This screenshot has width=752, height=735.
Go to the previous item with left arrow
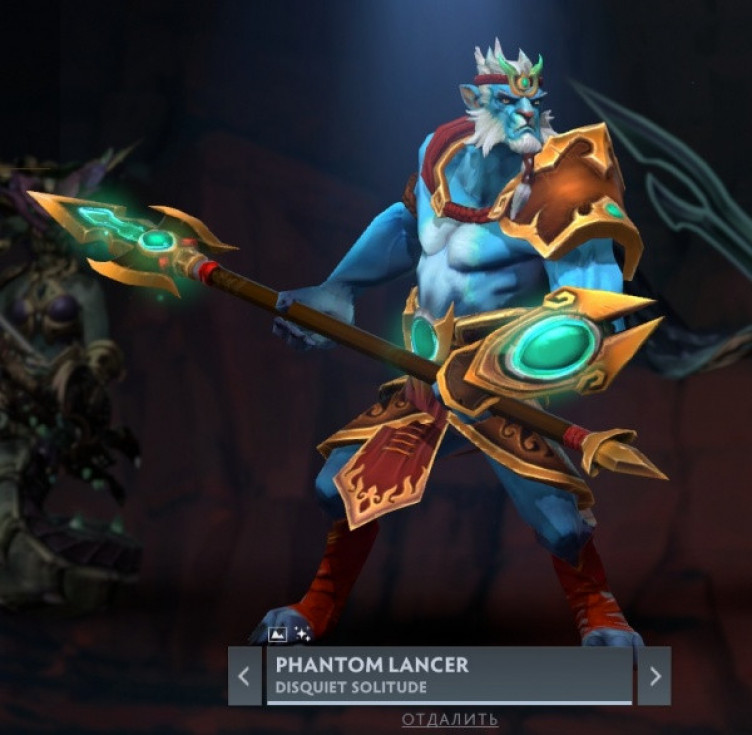(x=244, y=676)
